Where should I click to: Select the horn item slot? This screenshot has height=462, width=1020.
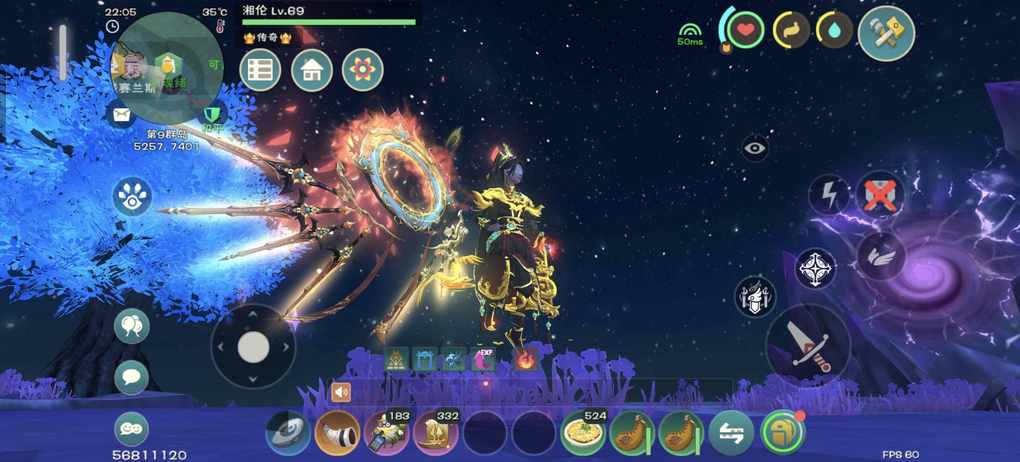[x=337, y=434]
